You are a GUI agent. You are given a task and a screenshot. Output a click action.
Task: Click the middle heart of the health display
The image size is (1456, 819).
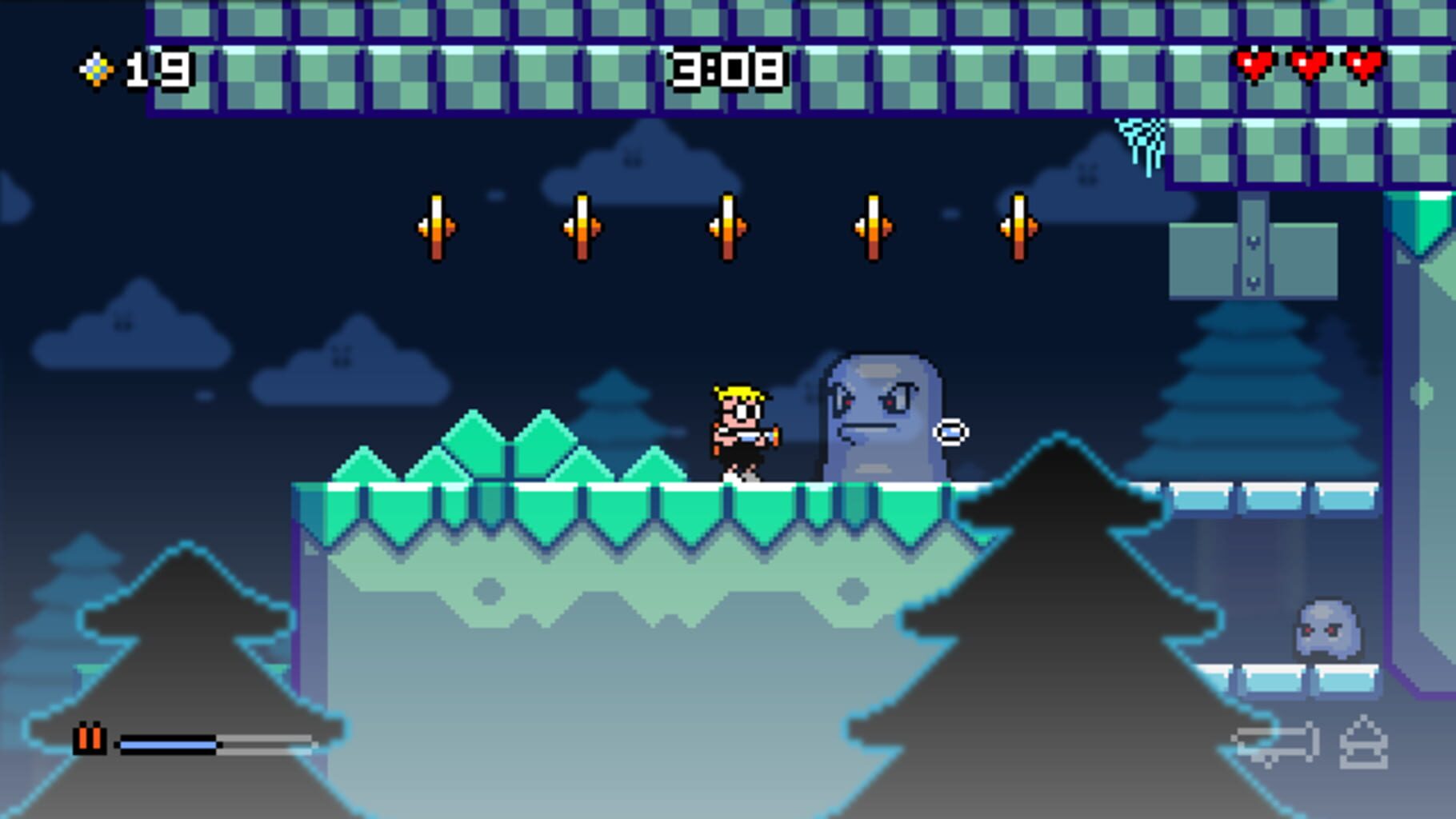pos(1309,67)
